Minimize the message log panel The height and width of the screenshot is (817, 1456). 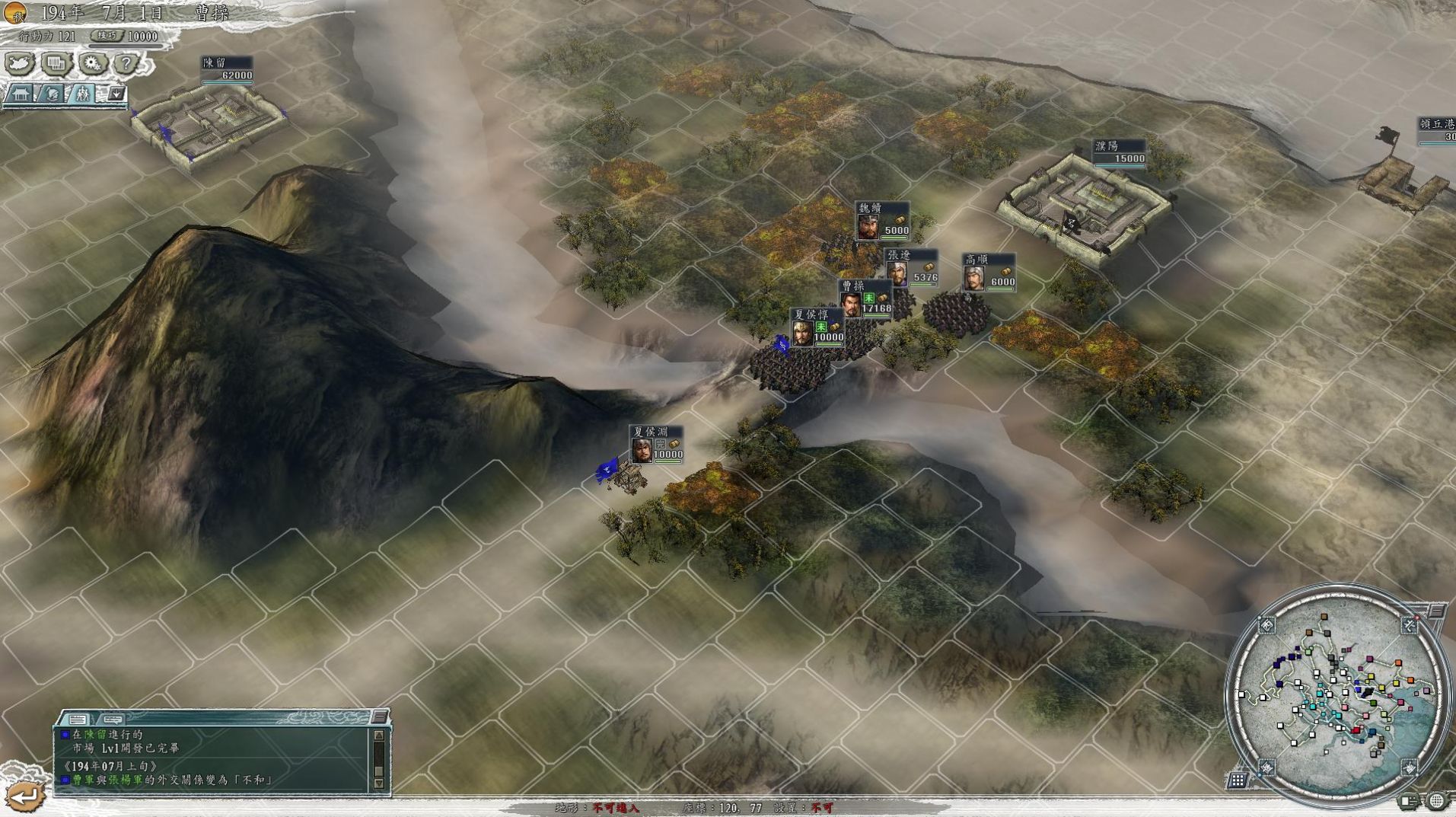coord(379,716)
